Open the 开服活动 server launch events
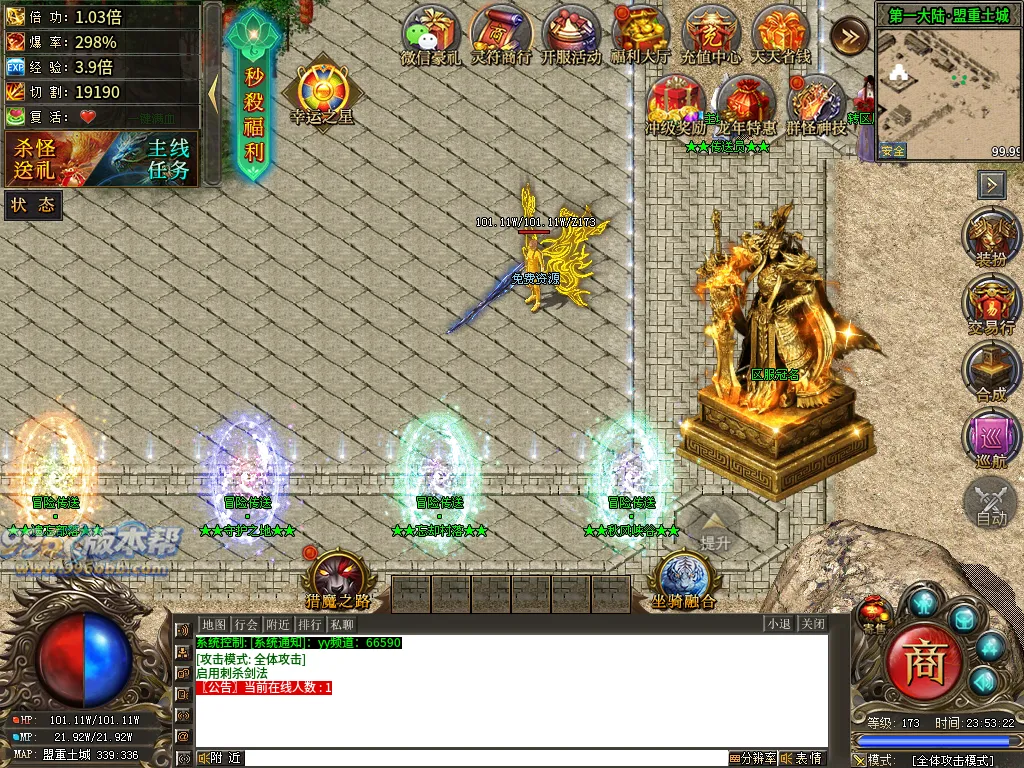This screenshot has height=768, width=1024. pyautogui.click(x=571, y=35)
